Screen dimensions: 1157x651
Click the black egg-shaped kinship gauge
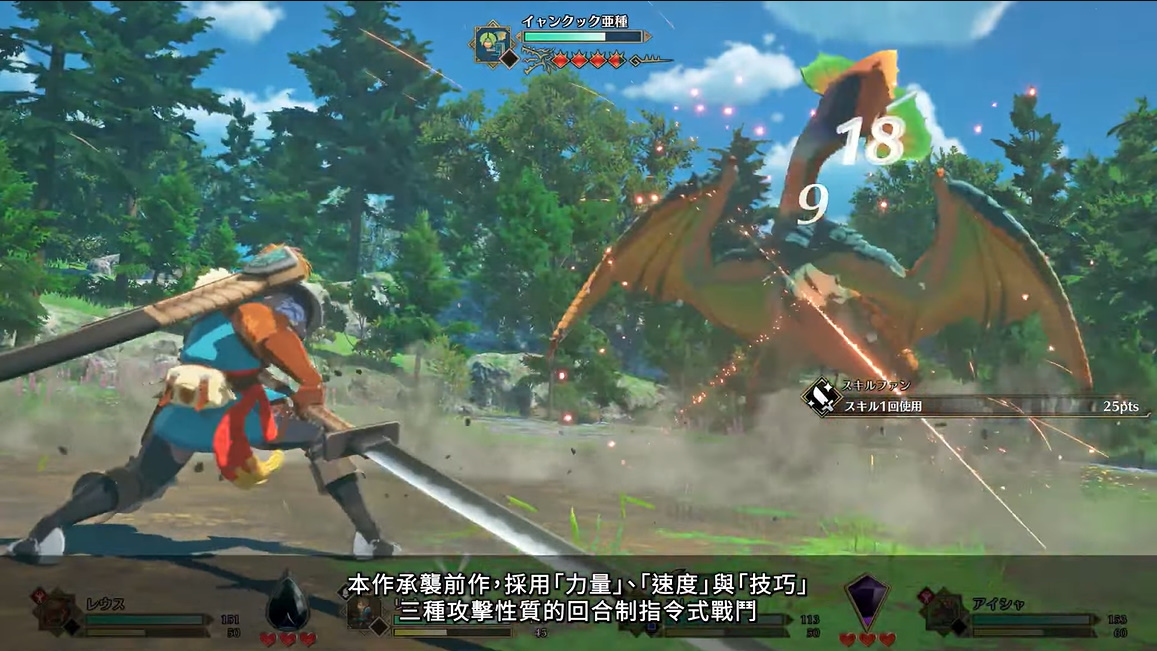pyautogui.click(x=288, y=602)
